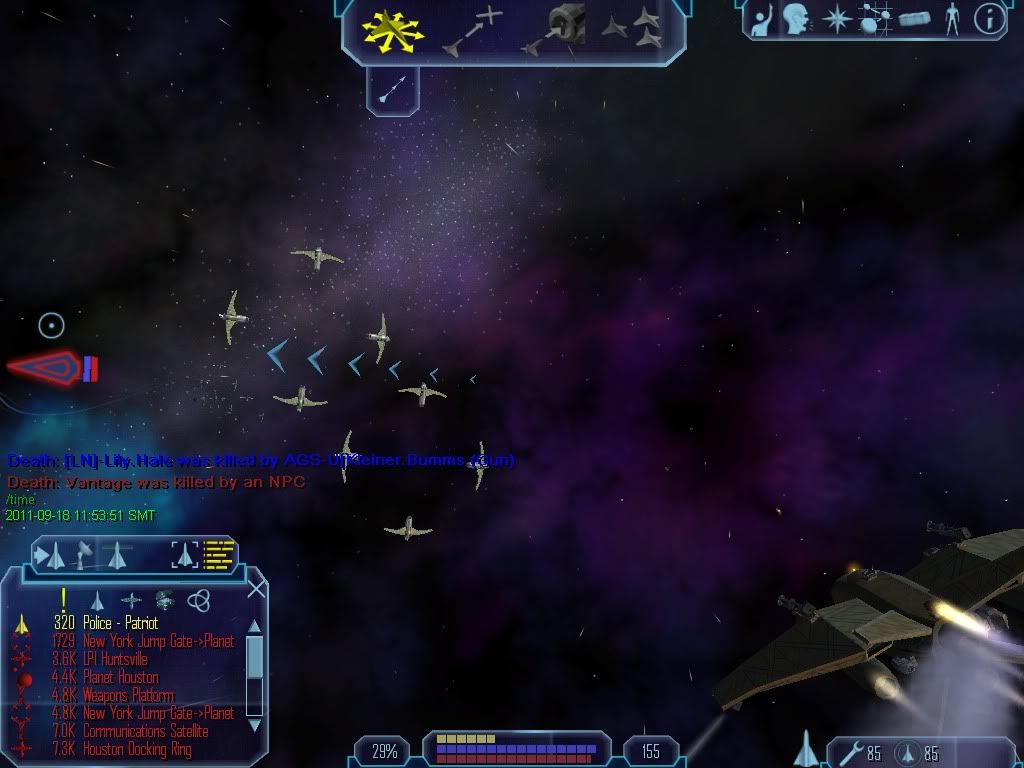Target Planet Houston in the contact list
Screen dimensions: 1024x768
(x=120, y=677)
